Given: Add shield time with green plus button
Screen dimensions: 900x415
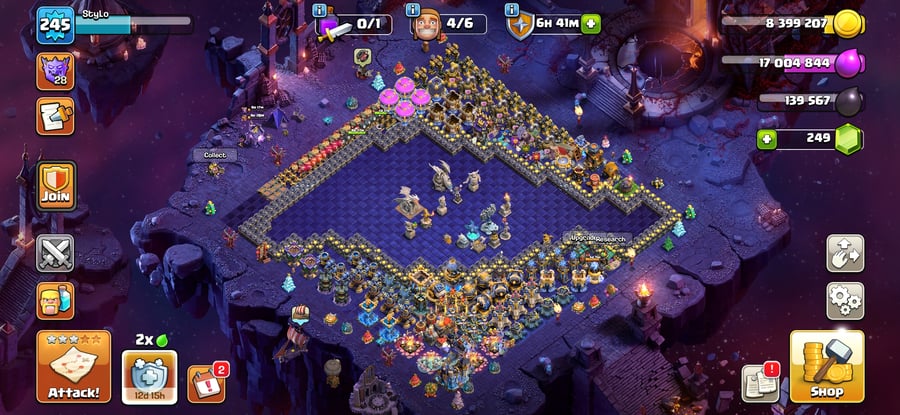Looking at the screenshot, I should (590, 23).
